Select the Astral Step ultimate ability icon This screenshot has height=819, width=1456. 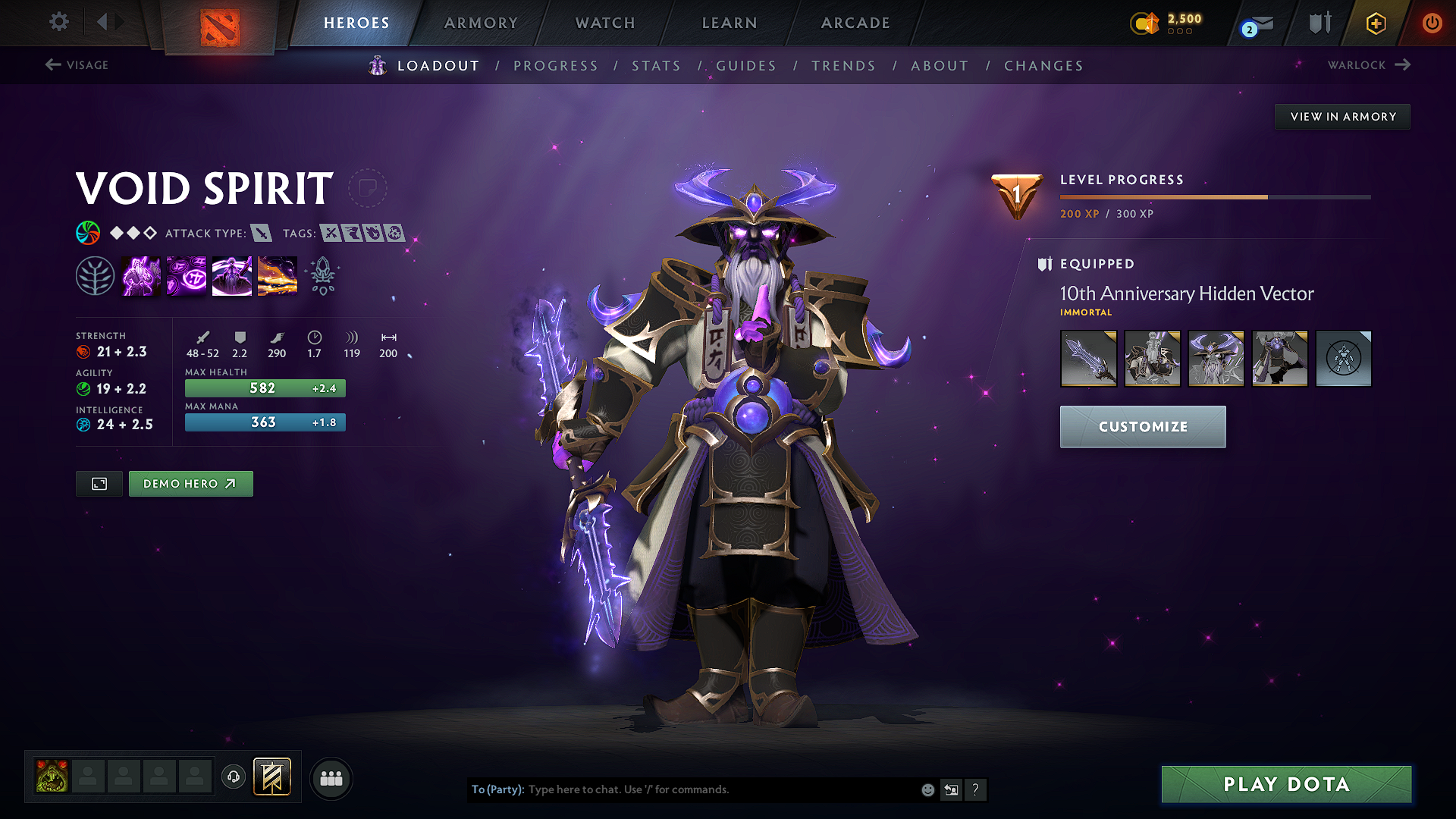tap(278, 275)
